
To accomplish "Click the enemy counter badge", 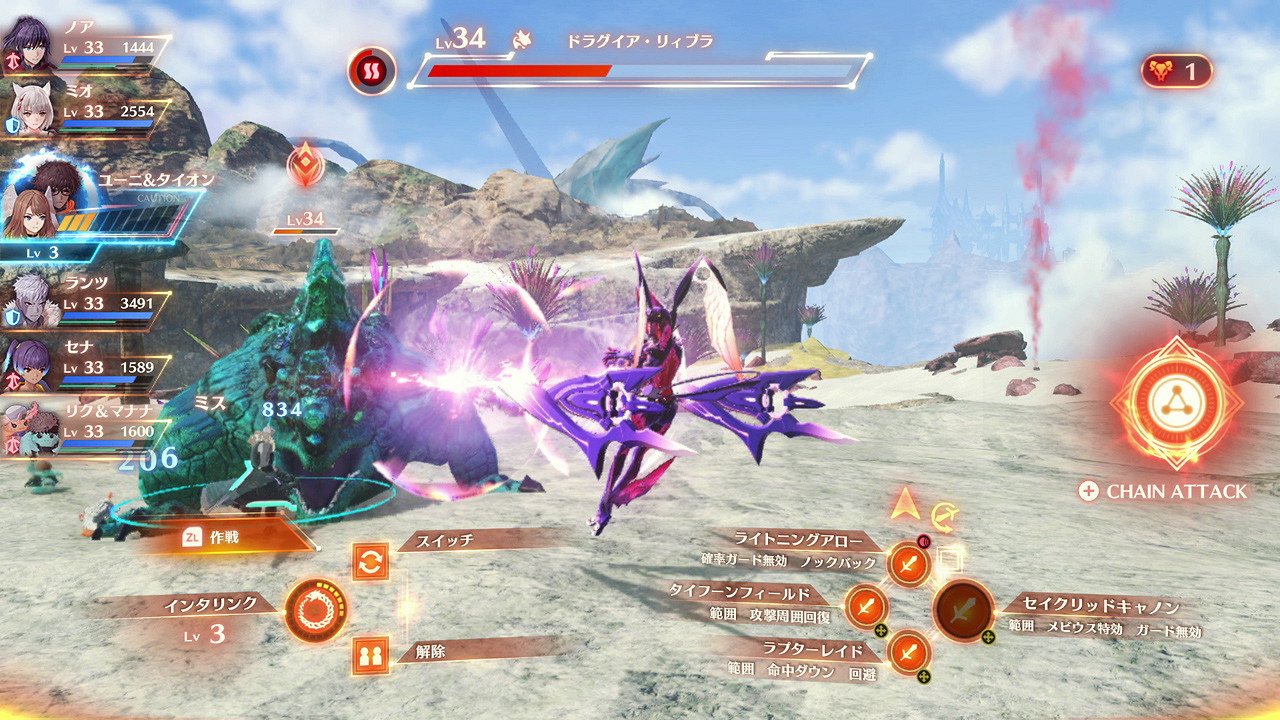I will [x=1176, y=71].
